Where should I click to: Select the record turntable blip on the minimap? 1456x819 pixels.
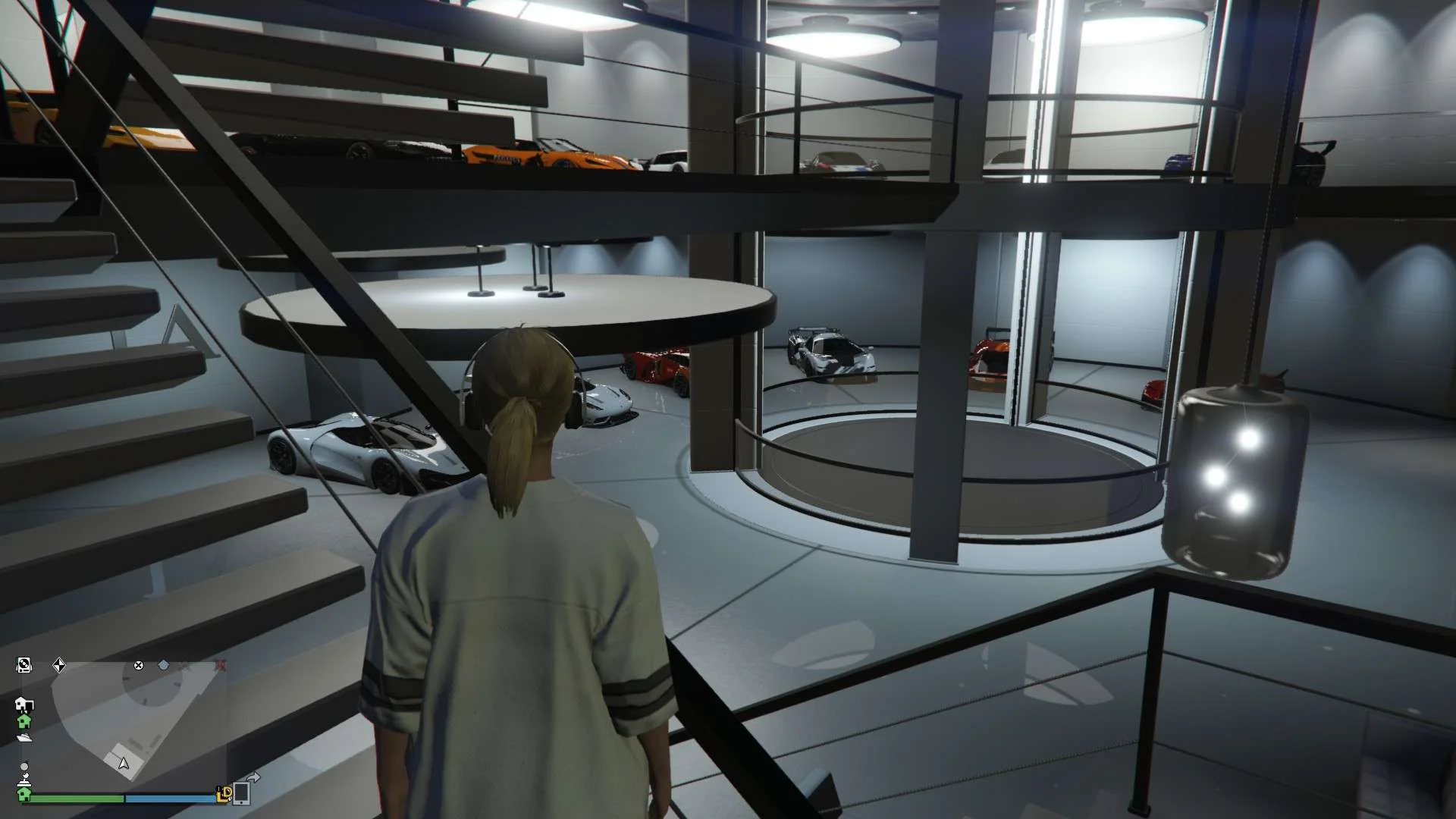[x=24, y=665]
